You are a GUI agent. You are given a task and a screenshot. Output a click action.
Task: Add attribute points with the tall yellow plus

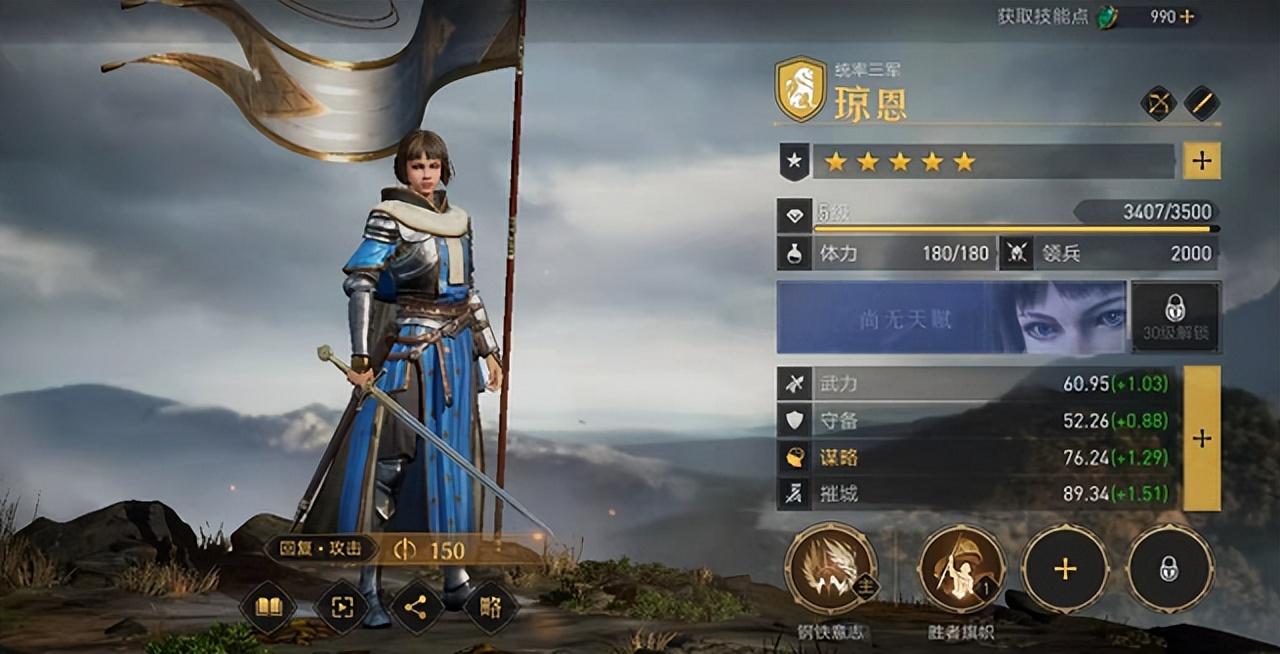[x=1201, y=438]
